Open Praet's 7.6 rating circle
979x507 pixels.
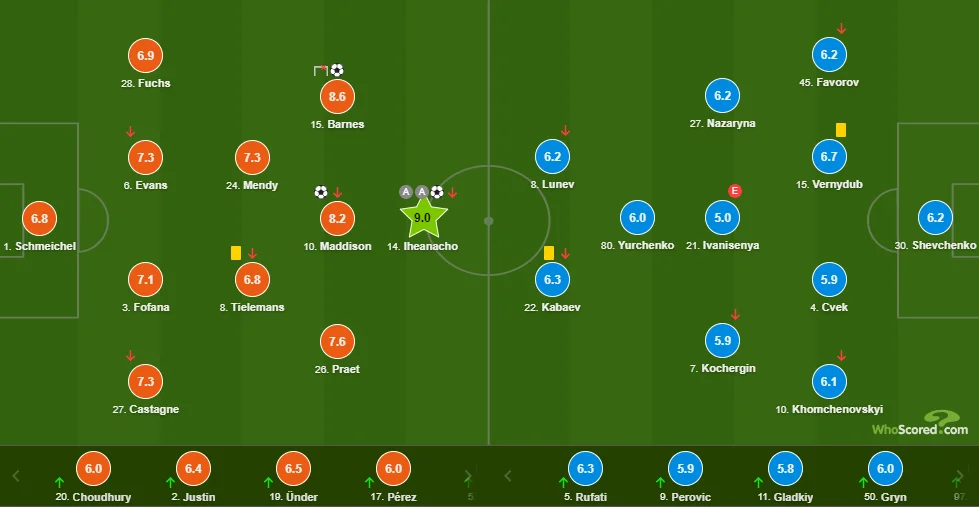tap(337, 342)
